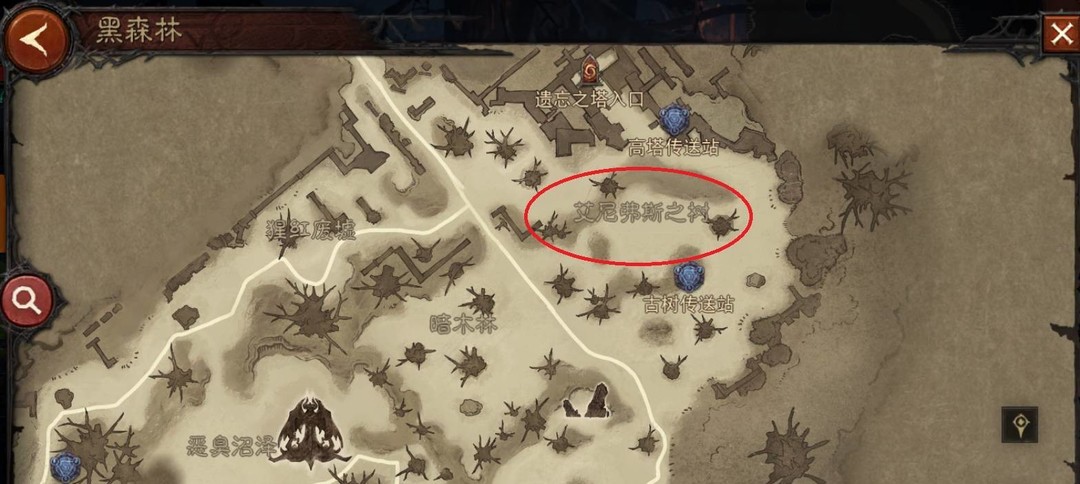Select the 高塔传送站 waypoint marker
Screen dimensions: 1080x484
point(675,121)
